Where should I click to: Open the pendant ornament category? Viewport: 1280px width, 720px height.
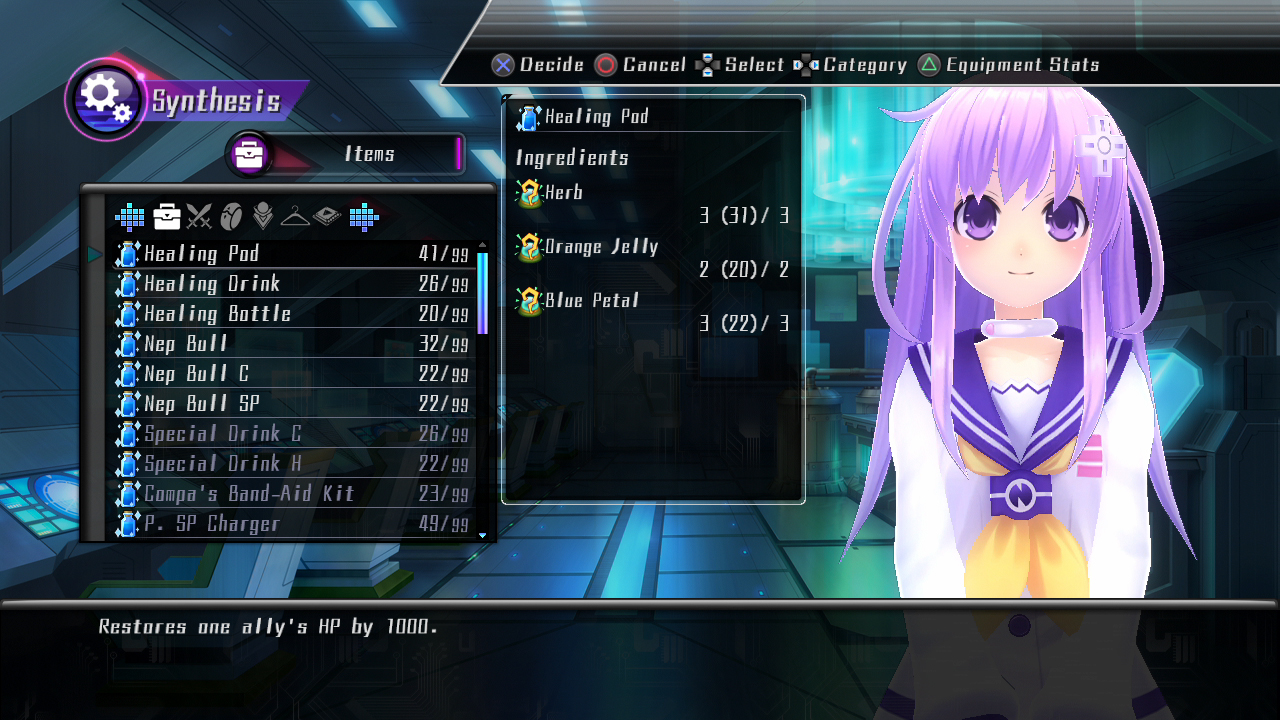click(x=263, y=216)
